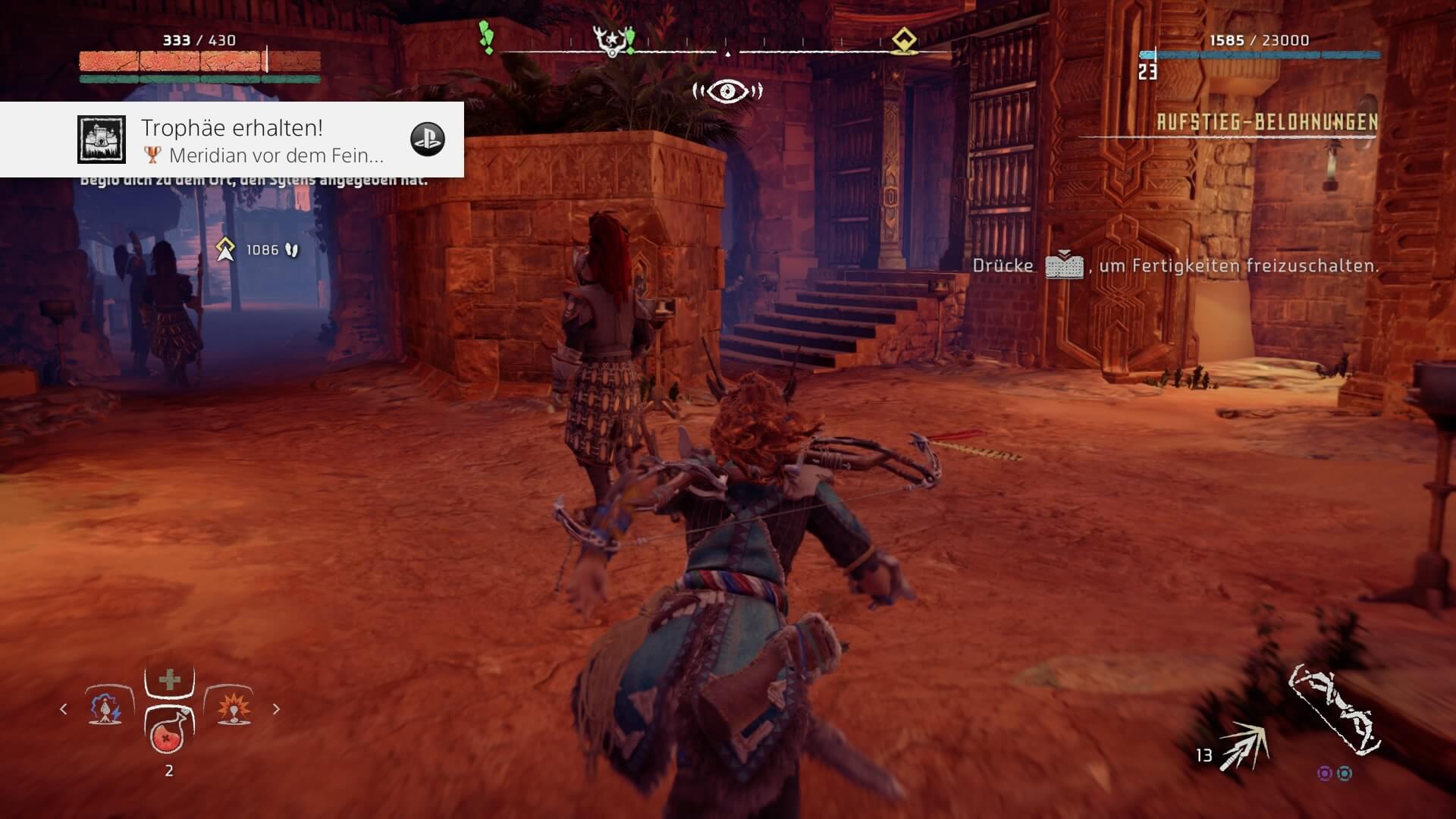
Task: Open the Aufstieg-Belohnungen notice
Action: [x=1266, y=122]
